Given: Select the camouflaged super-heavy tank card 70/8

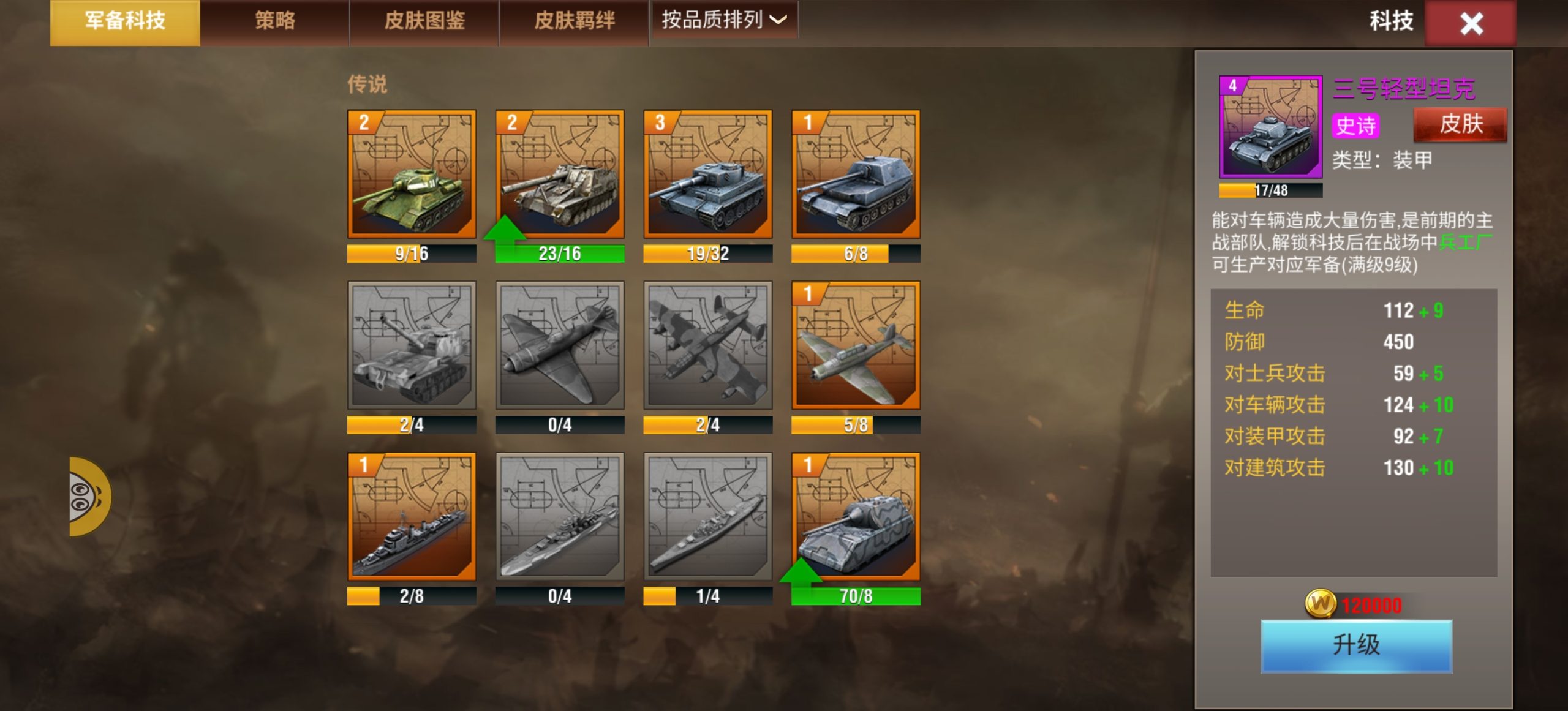Looking at the screenshot, I should point(856,517).
